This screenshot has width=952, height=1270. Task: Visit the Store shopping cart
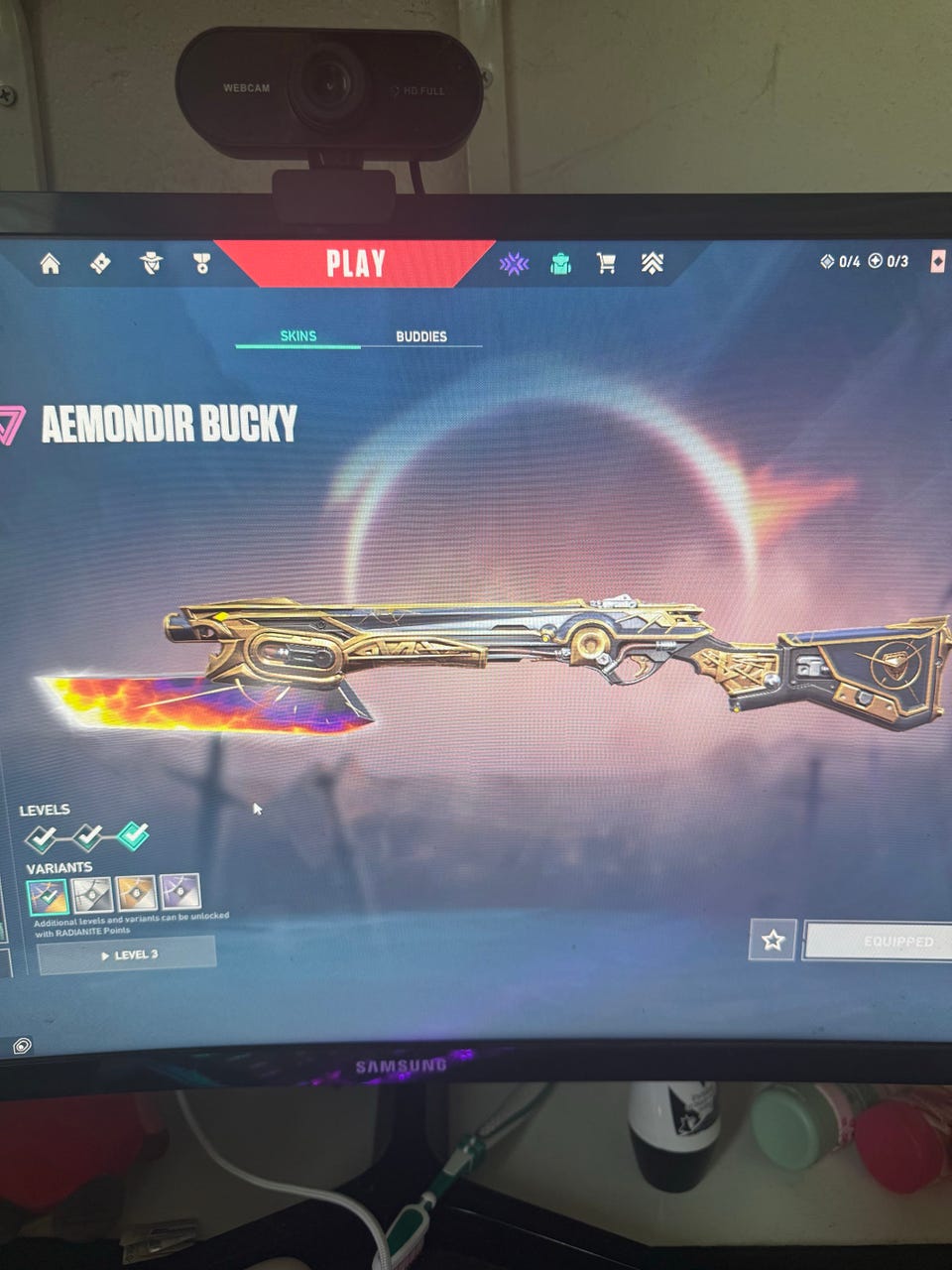(x=606, y=263)
